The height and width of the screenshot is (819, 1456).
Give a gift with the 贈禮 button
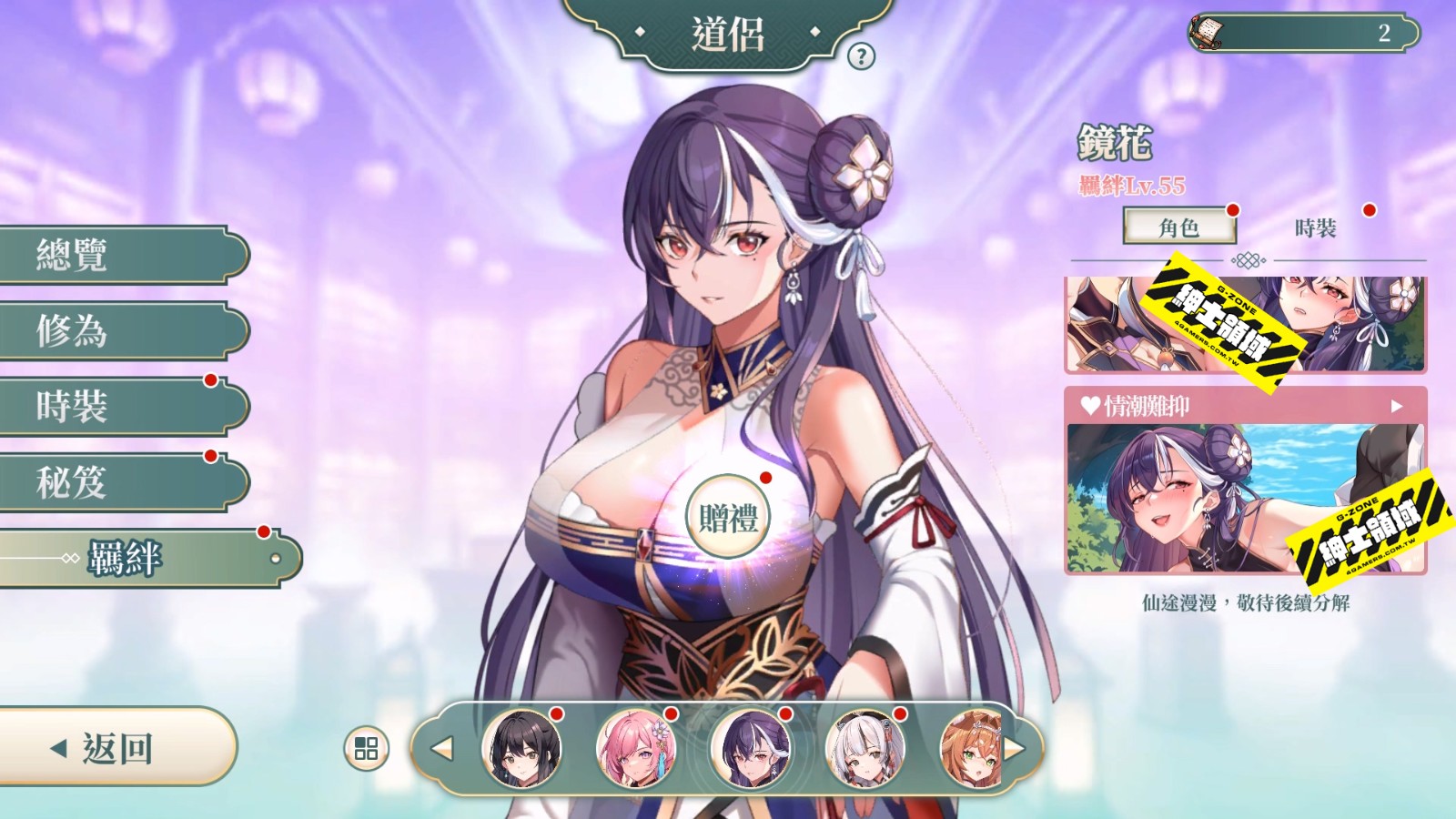727,518
